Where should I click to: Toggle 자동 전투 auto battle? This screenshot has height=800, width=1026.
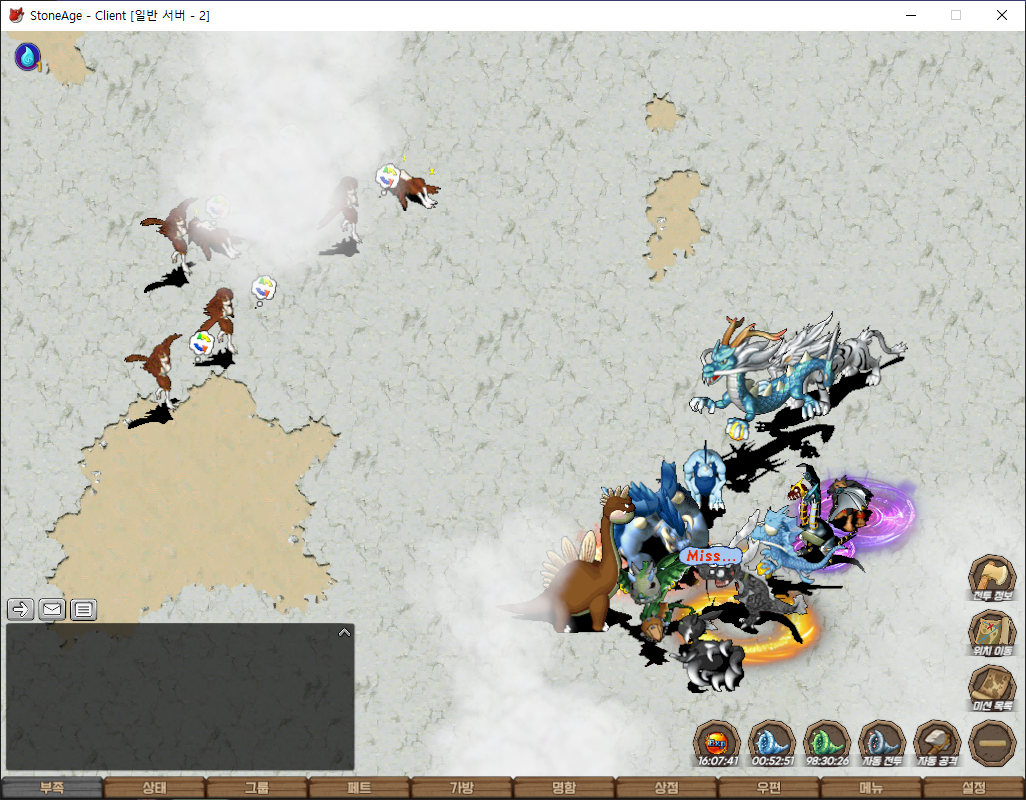(x=882, y=744)
